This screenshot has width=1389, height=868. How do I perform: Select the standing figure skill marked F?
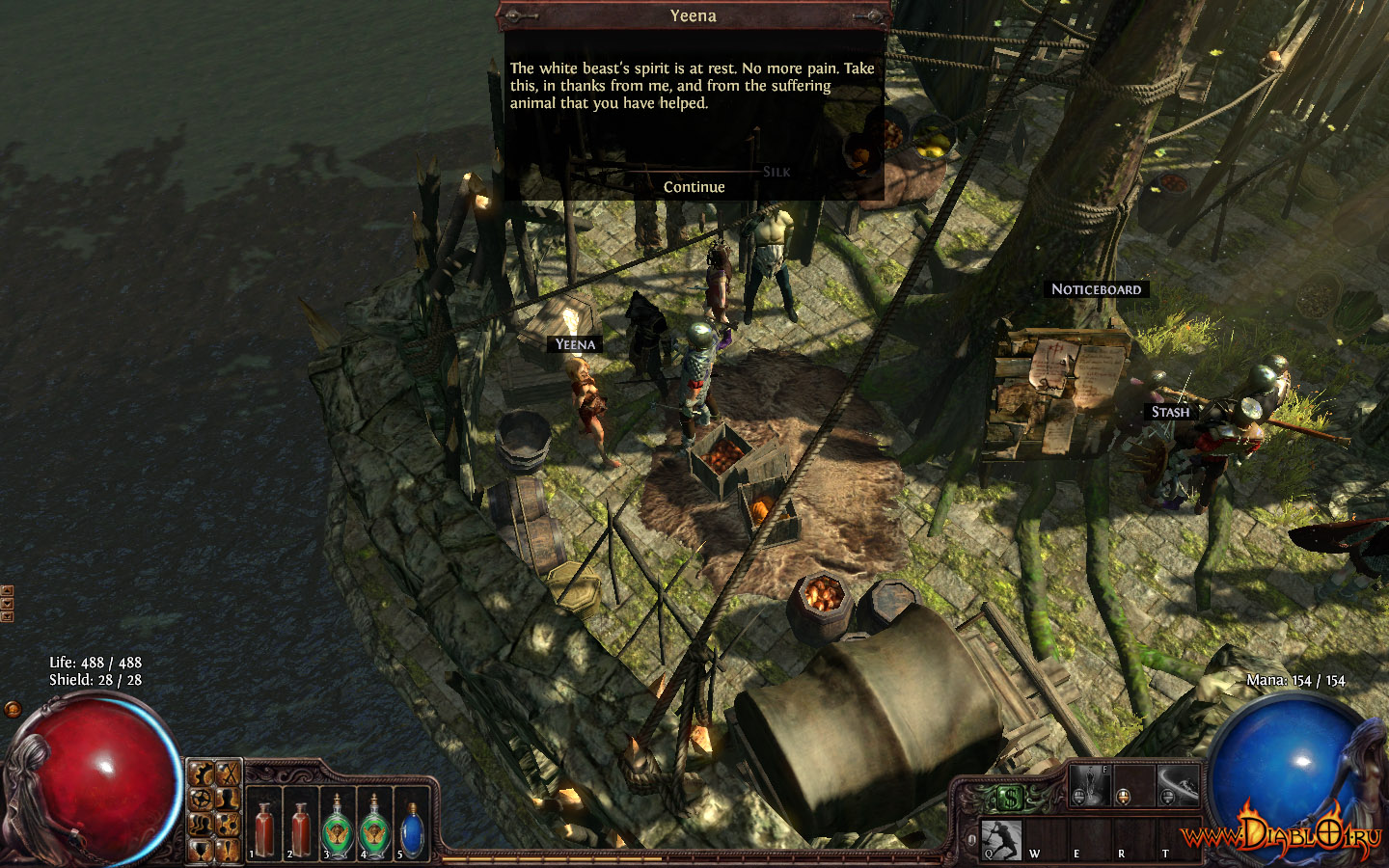pyautogui.click(x=1090, y=785)
